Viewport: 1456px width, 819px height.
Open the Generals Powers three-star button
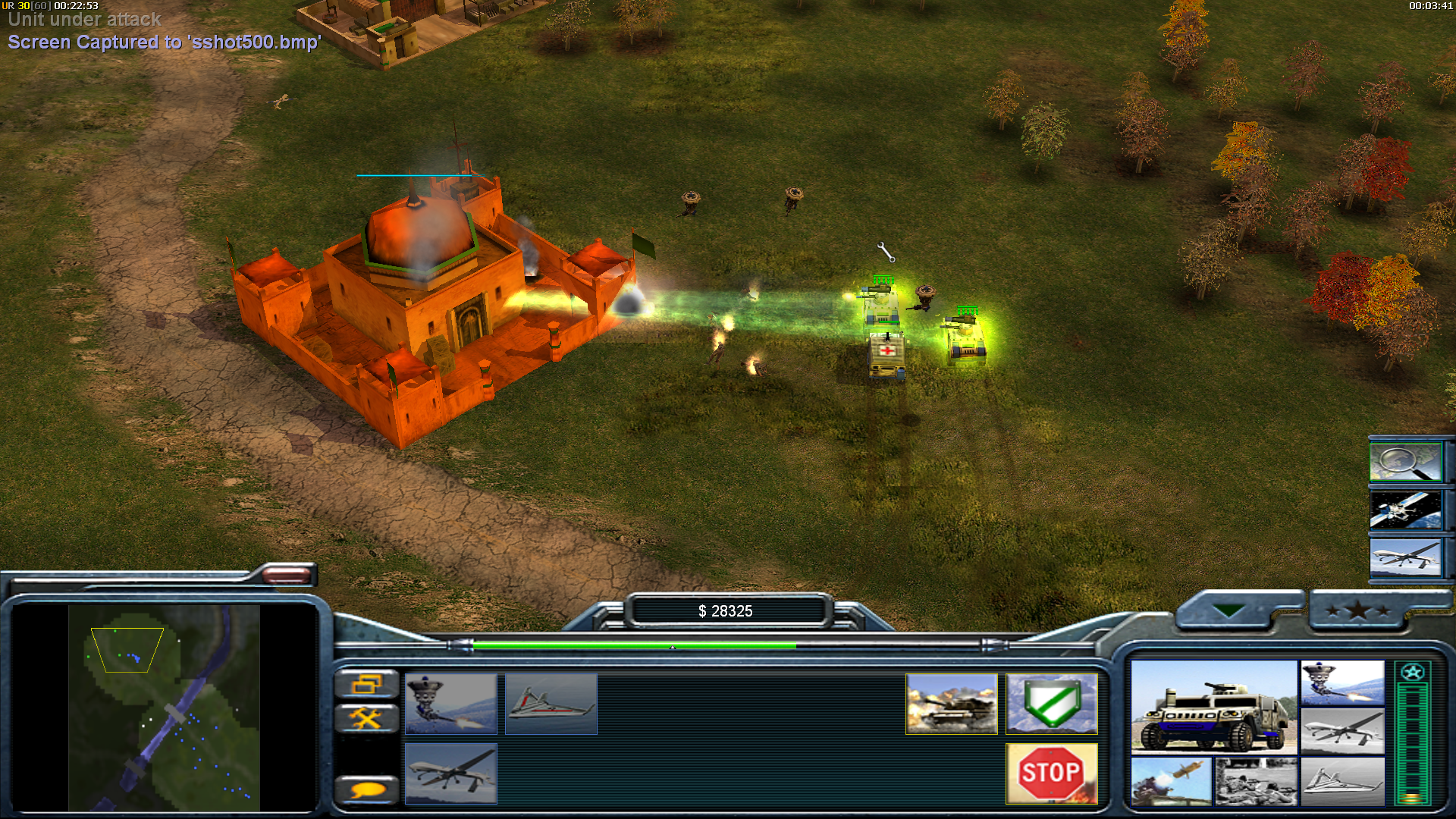[1358, 610]
